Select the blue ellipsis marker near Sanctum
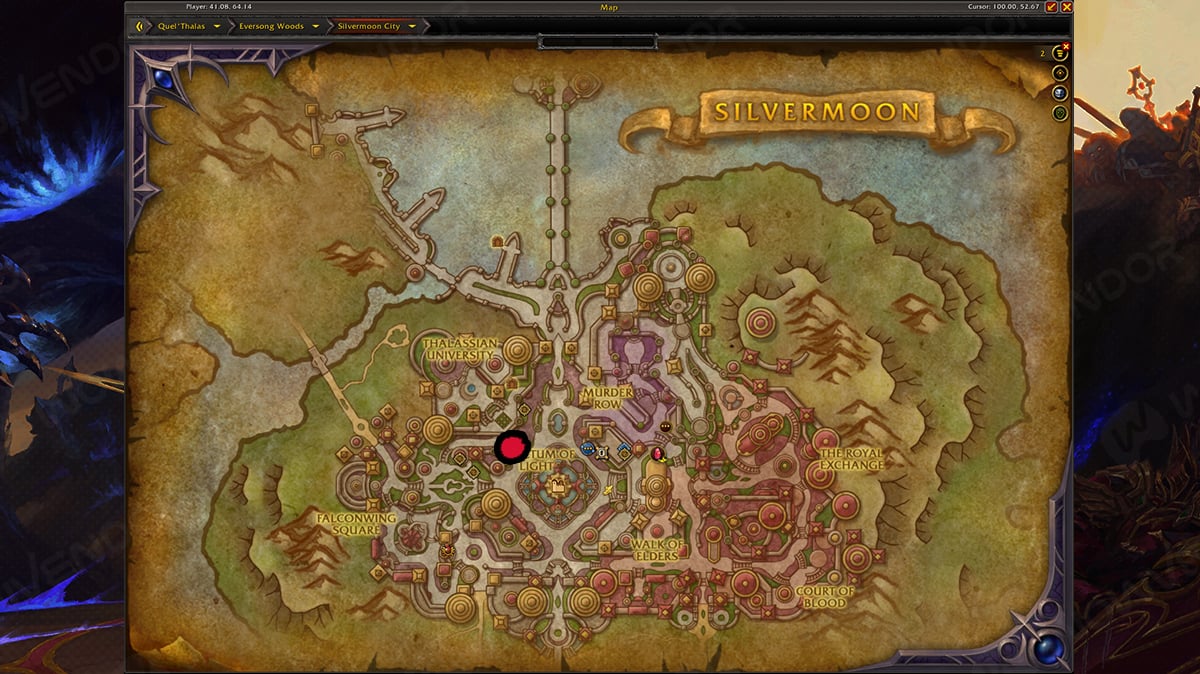1200x674 pixels. (587, 449)
